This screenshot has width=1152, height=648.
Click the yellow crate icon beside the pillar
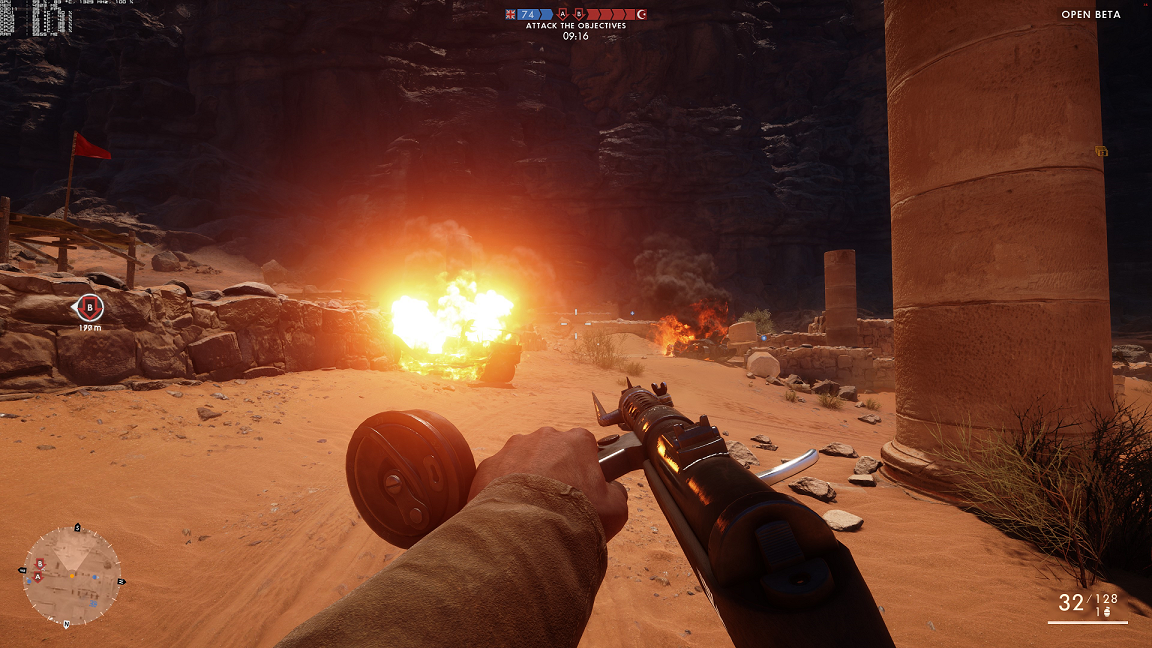click(x=1101, y=151)
